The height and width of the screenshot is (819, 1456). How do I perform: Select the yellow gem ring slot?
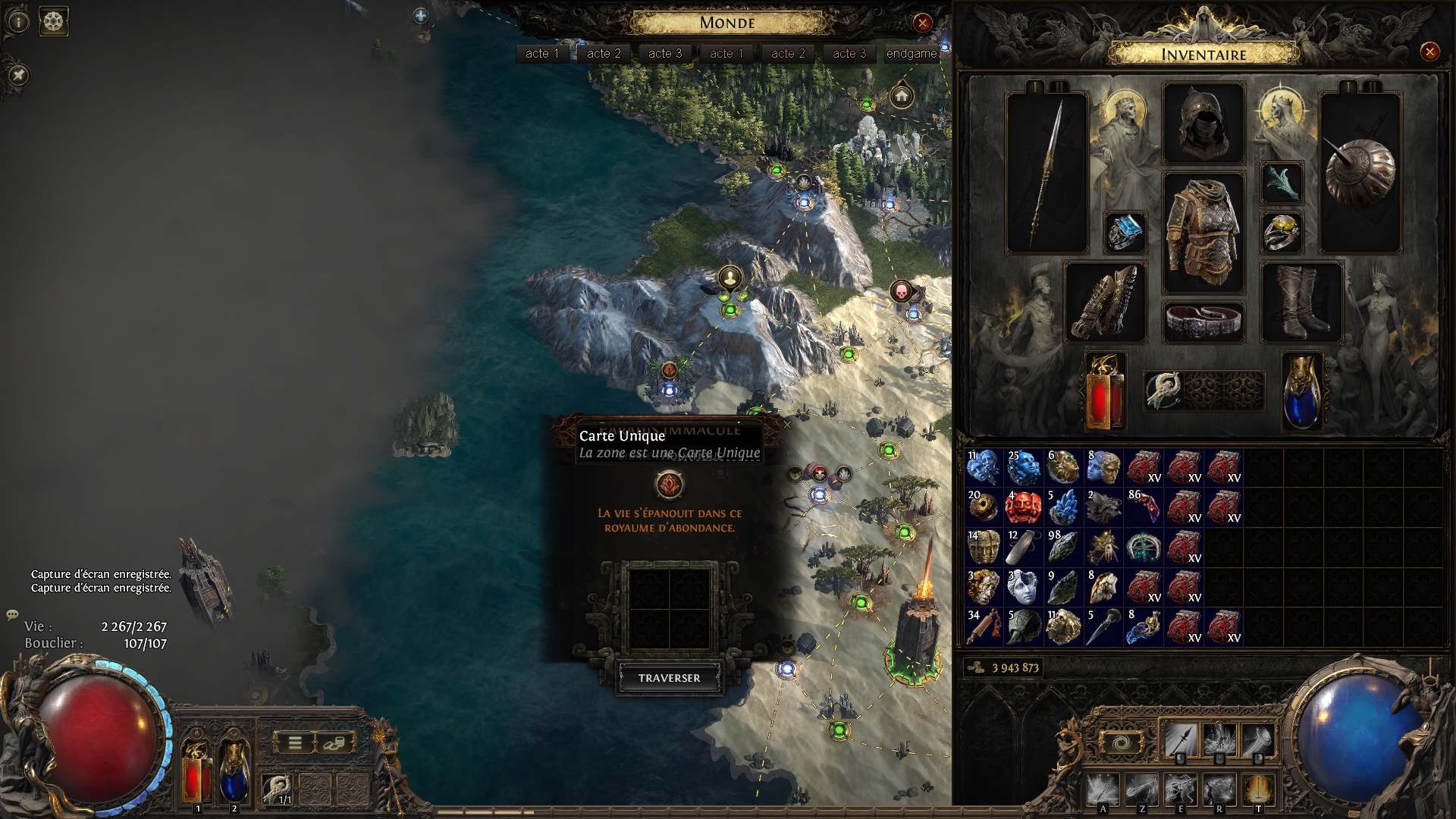[1282, 232]
